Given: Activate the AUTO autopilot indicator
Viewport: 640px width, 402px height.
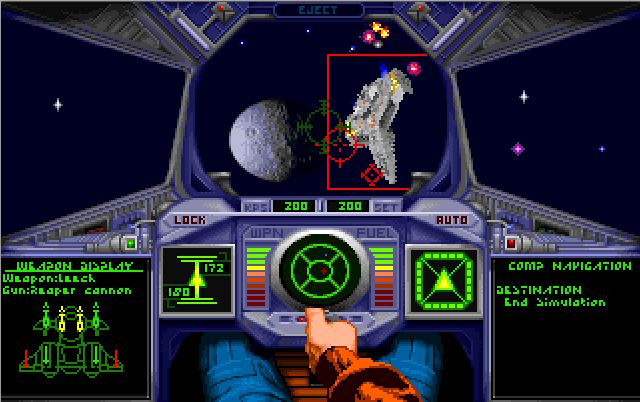Looking at the screenshot, I should tap(452, 219).
